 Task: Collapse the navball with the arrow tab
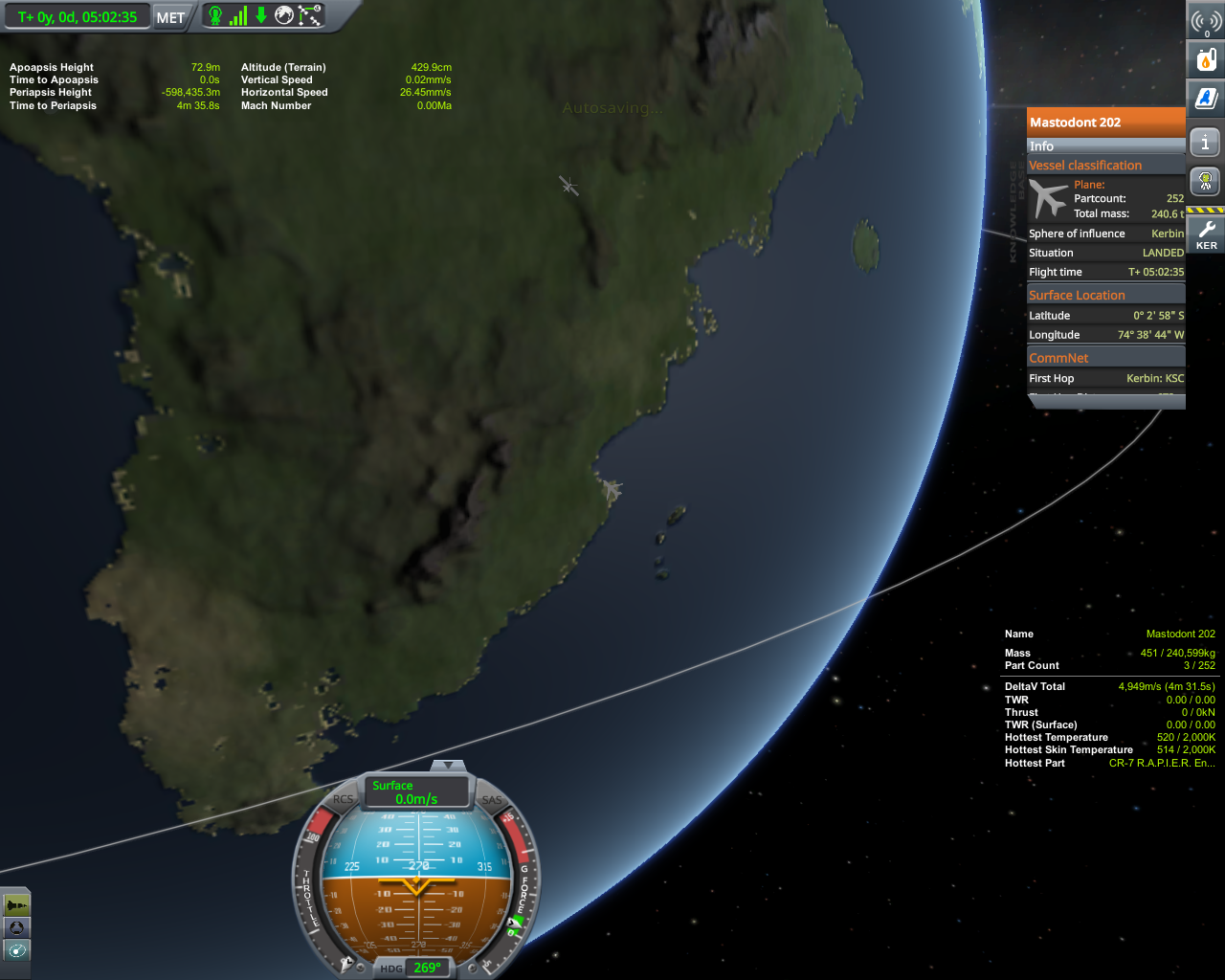coord(447,766)
